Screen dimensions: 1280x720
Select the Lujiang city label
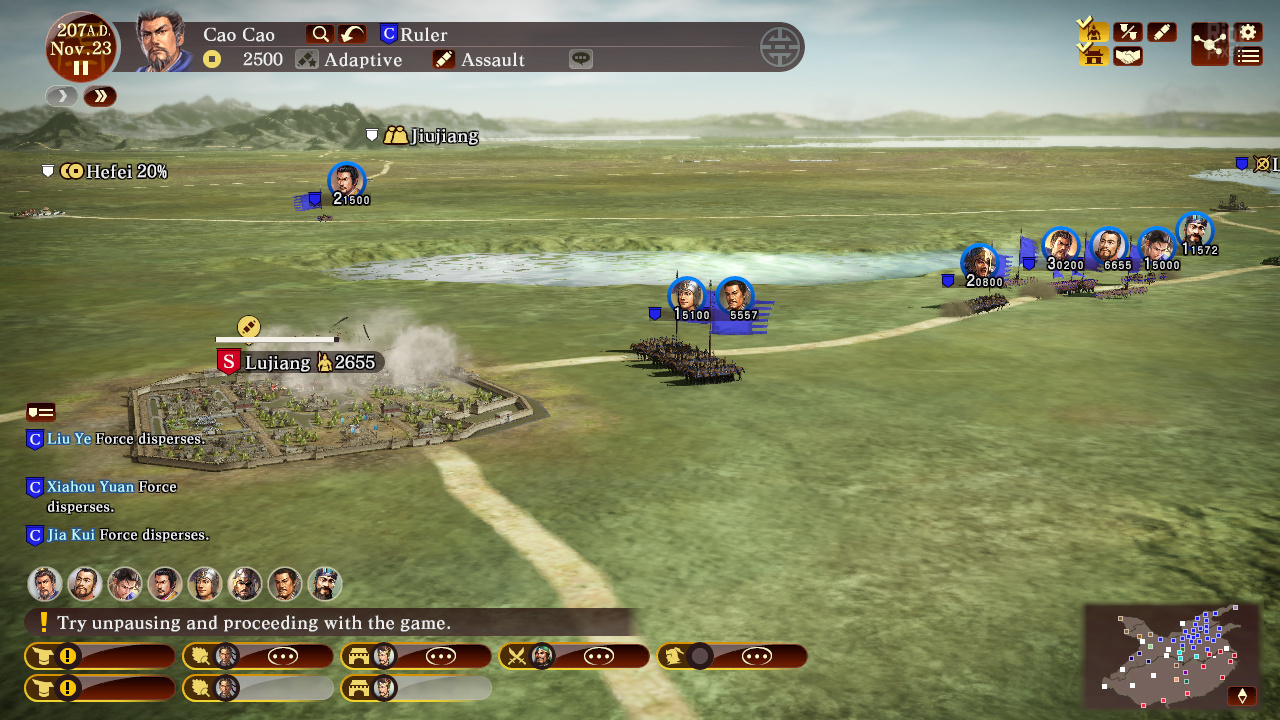pyautogui.click(x=277, y=362)
